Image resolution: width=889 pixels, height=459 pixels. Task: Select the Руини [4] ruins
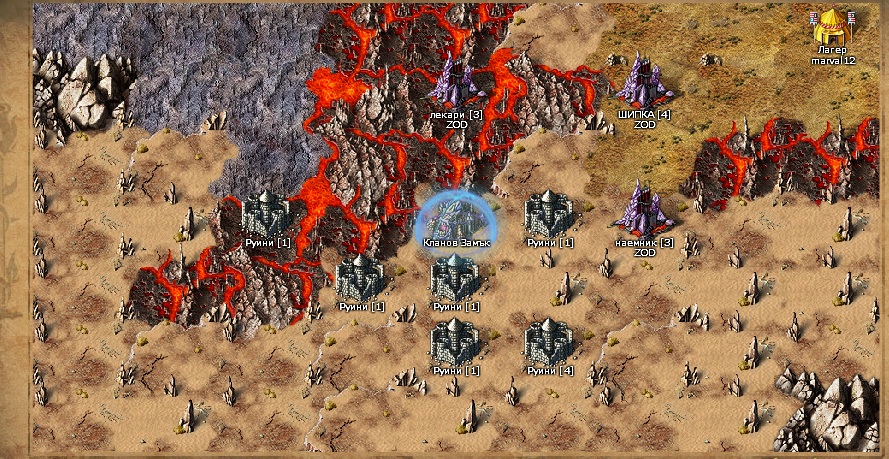pyautogui.click(x=551, y=342)
